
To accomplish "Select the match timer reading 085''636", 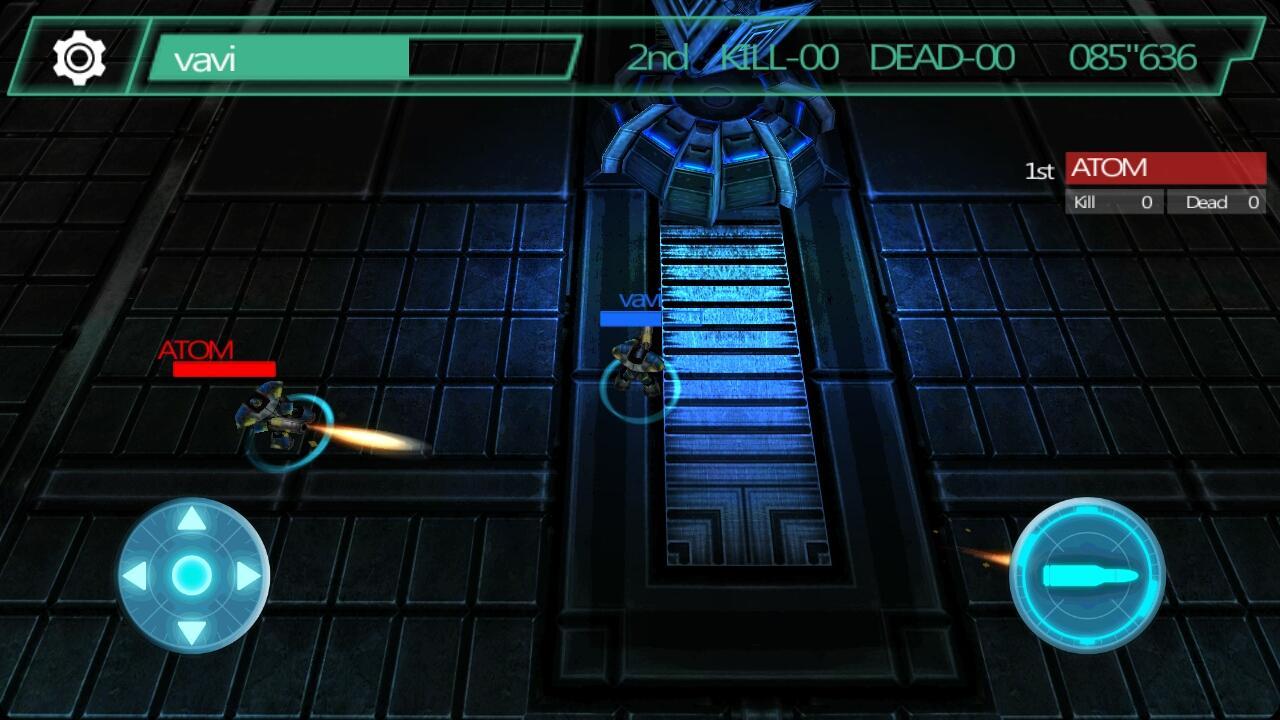I will click(x=1133, y=58).
